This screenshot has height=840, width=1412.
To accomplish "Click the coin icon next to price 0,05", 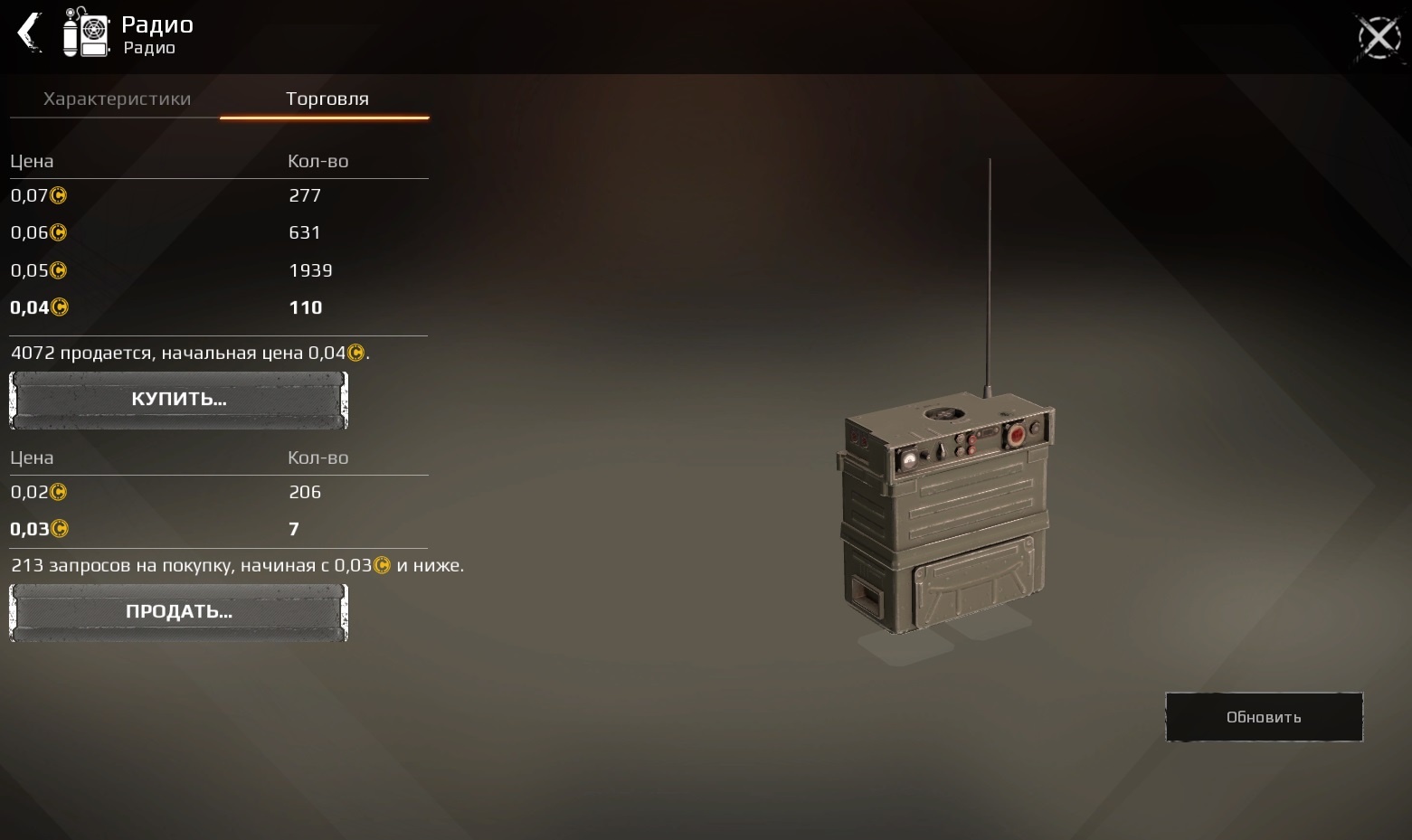I will [x=58, y=270].
